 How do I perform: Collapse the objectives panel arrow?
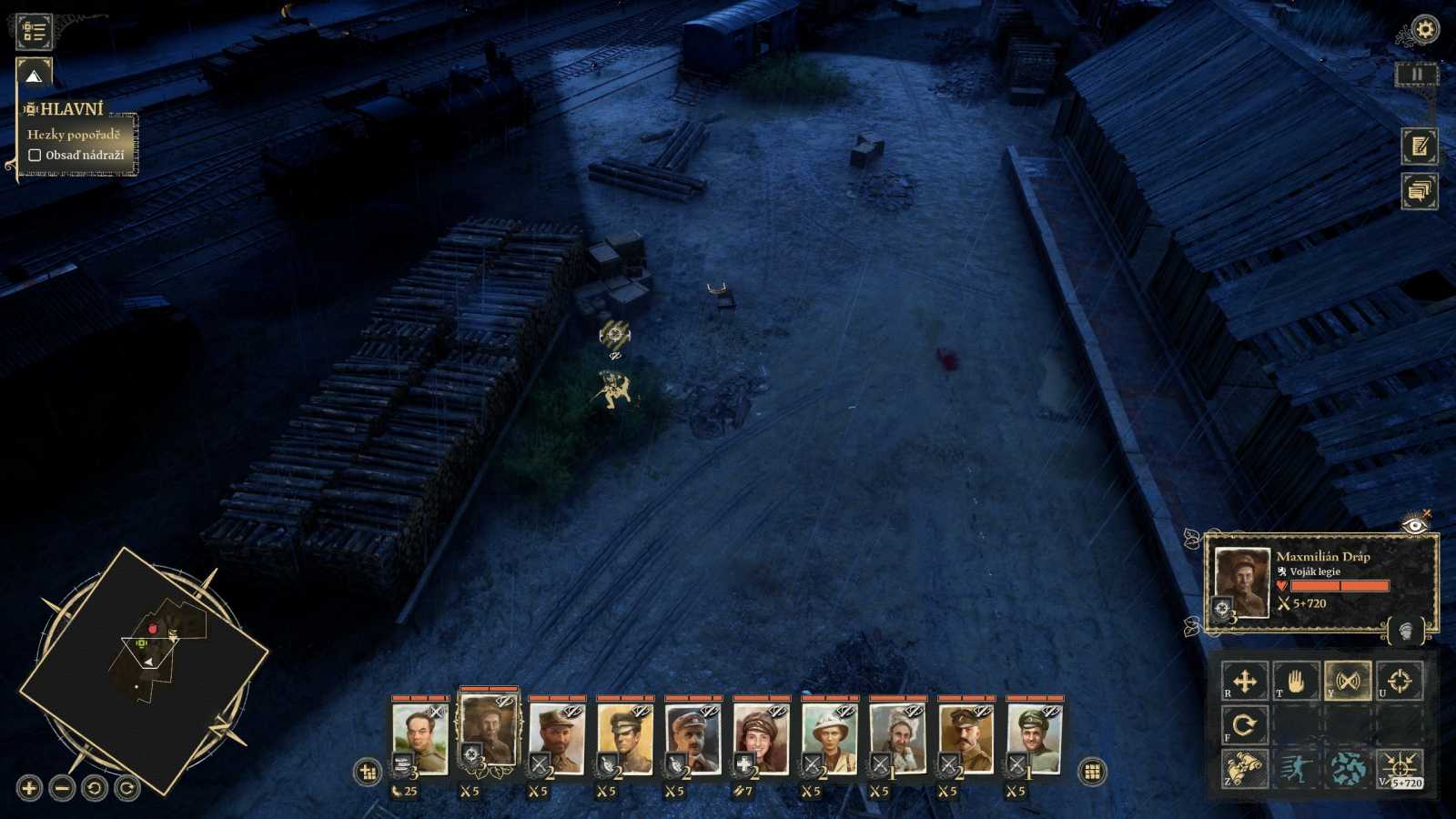click(35, 77)
